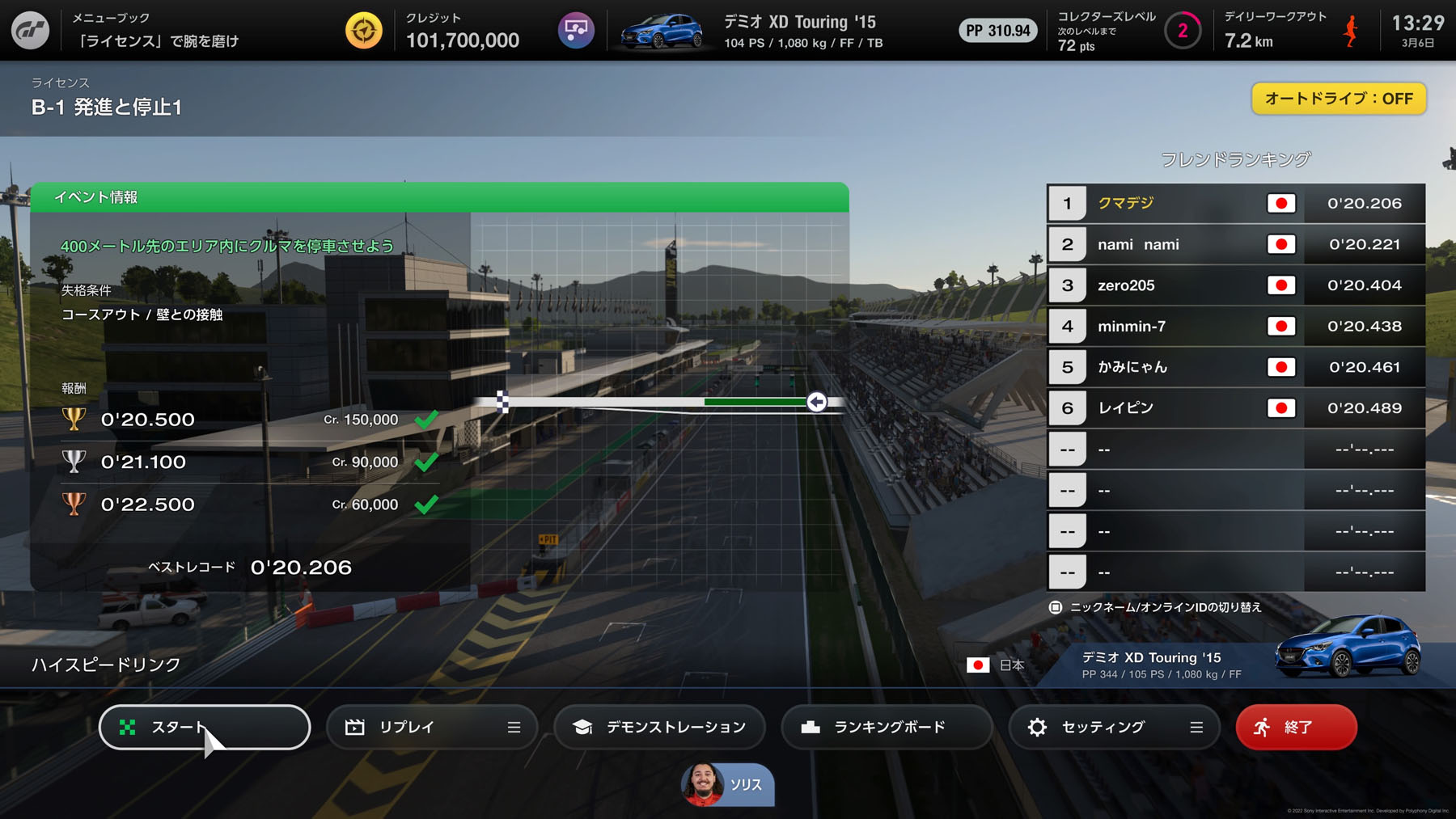Choose zero205's ranking entry
The image size is (1456, 819).
[x=1235, y=285]
